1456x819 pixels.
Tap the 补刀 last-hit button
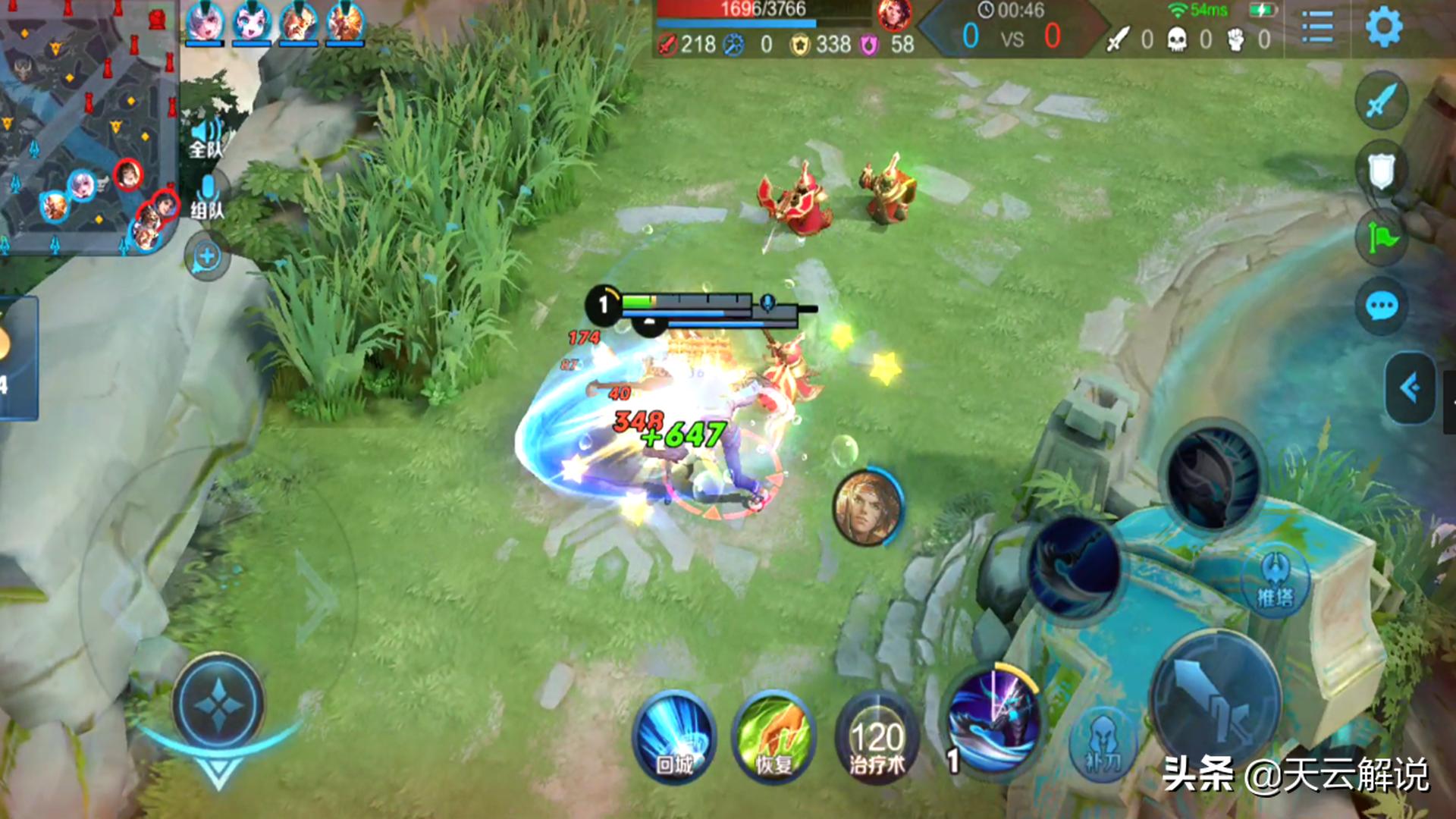click(1103, 742)
